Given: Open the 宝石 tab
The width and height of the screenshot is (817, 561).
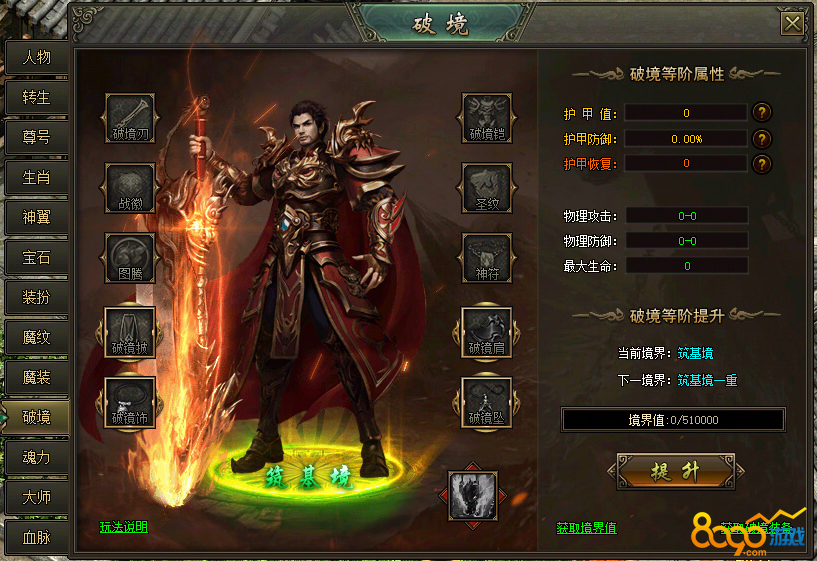Looking at the screenshot, I should point(36,257).
